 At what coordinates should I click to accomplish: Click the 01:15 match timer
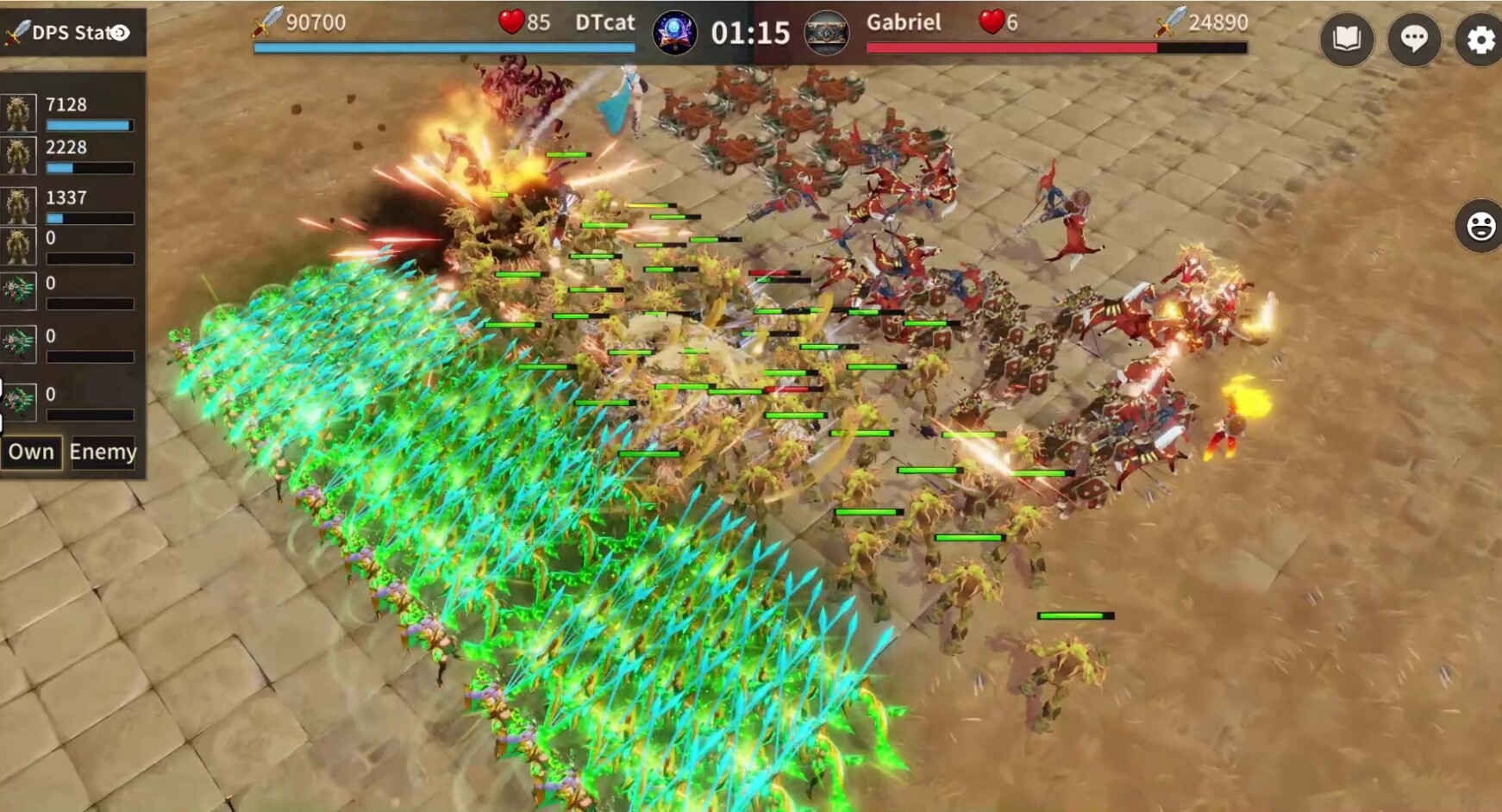tap(749, 34)
